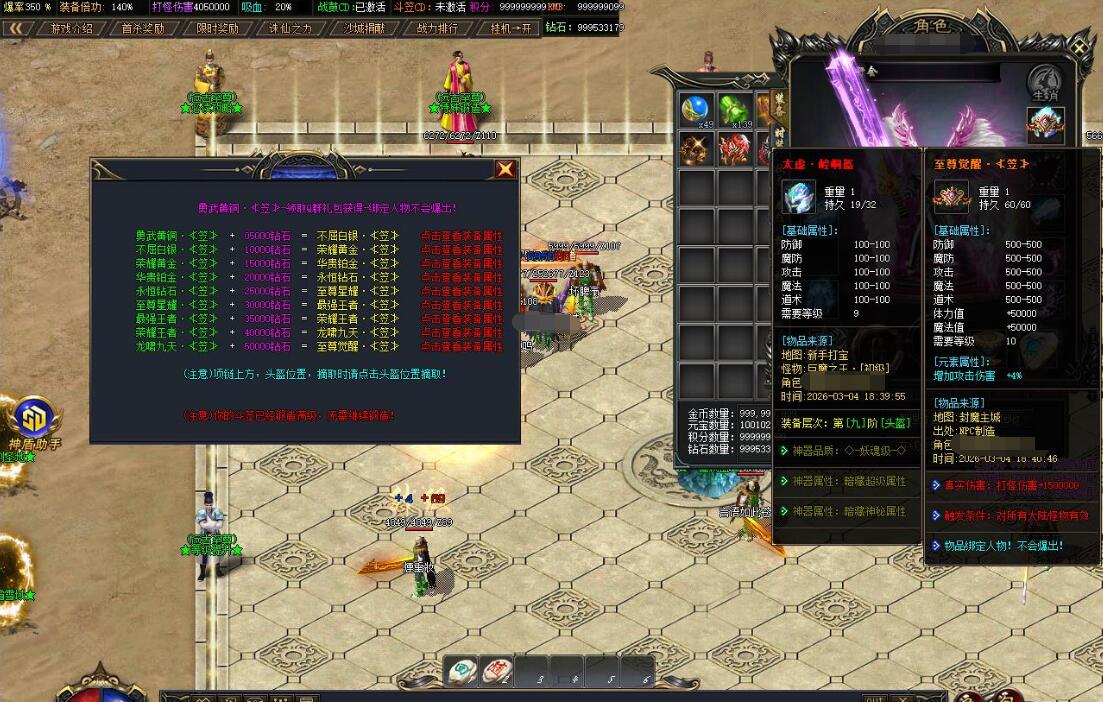This screenshot has height=702, width=1103.
Task: Open the 首杀奖励 menu
Action: pos(142,28)
